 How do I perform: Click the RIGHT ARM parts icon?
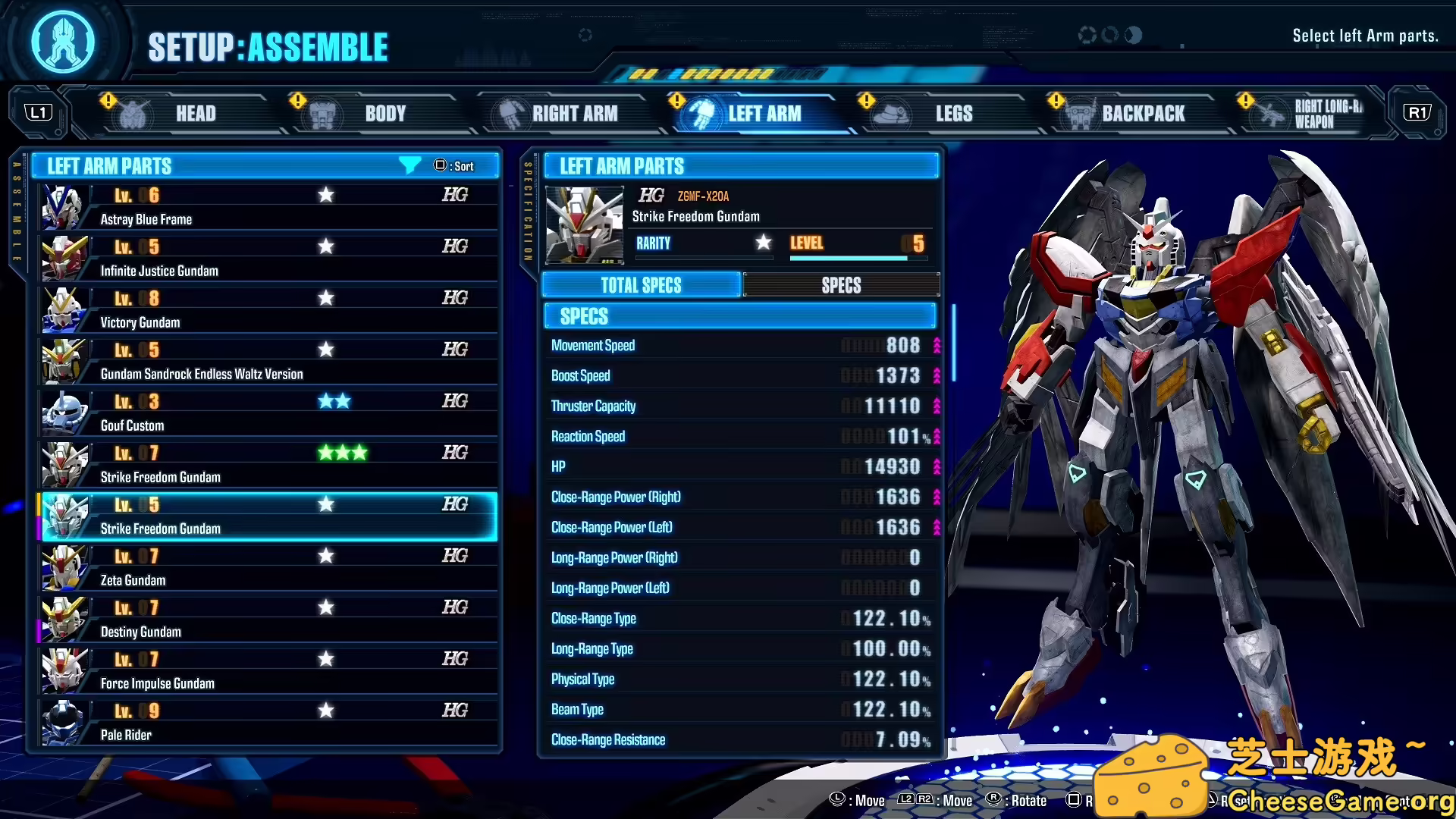510,113
